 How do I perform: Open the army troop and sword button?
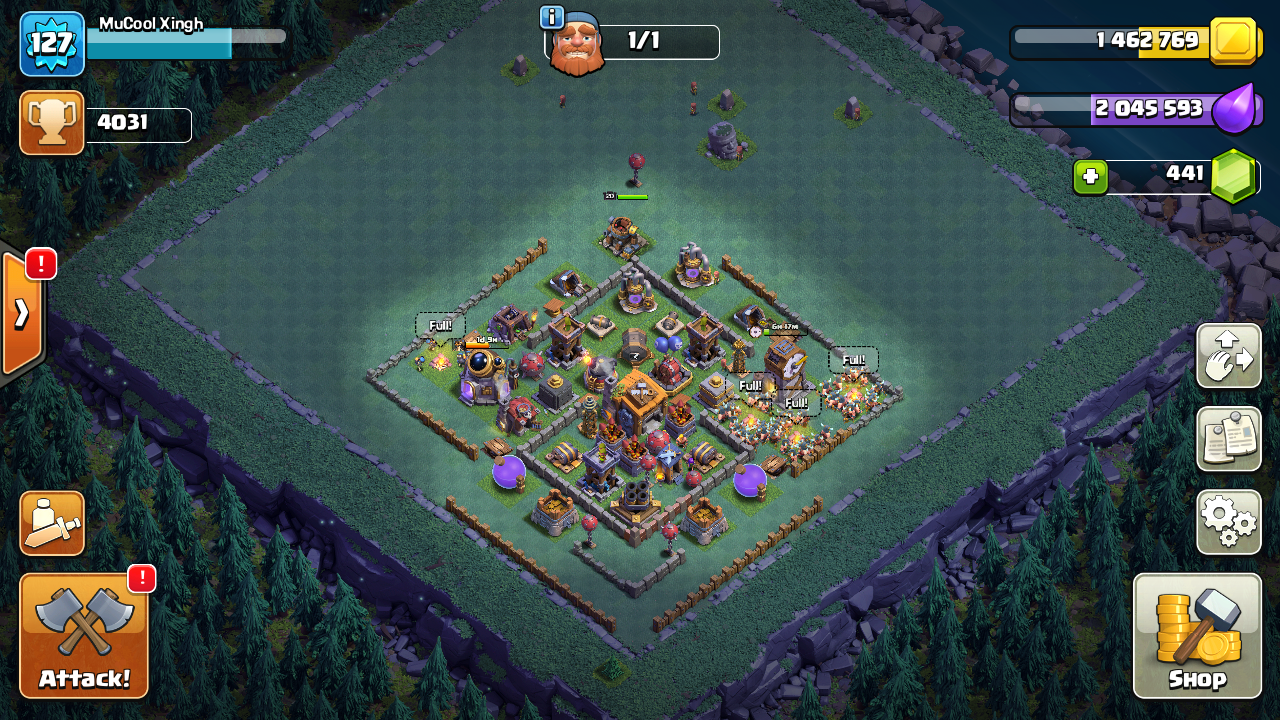(x=52, y=523)
